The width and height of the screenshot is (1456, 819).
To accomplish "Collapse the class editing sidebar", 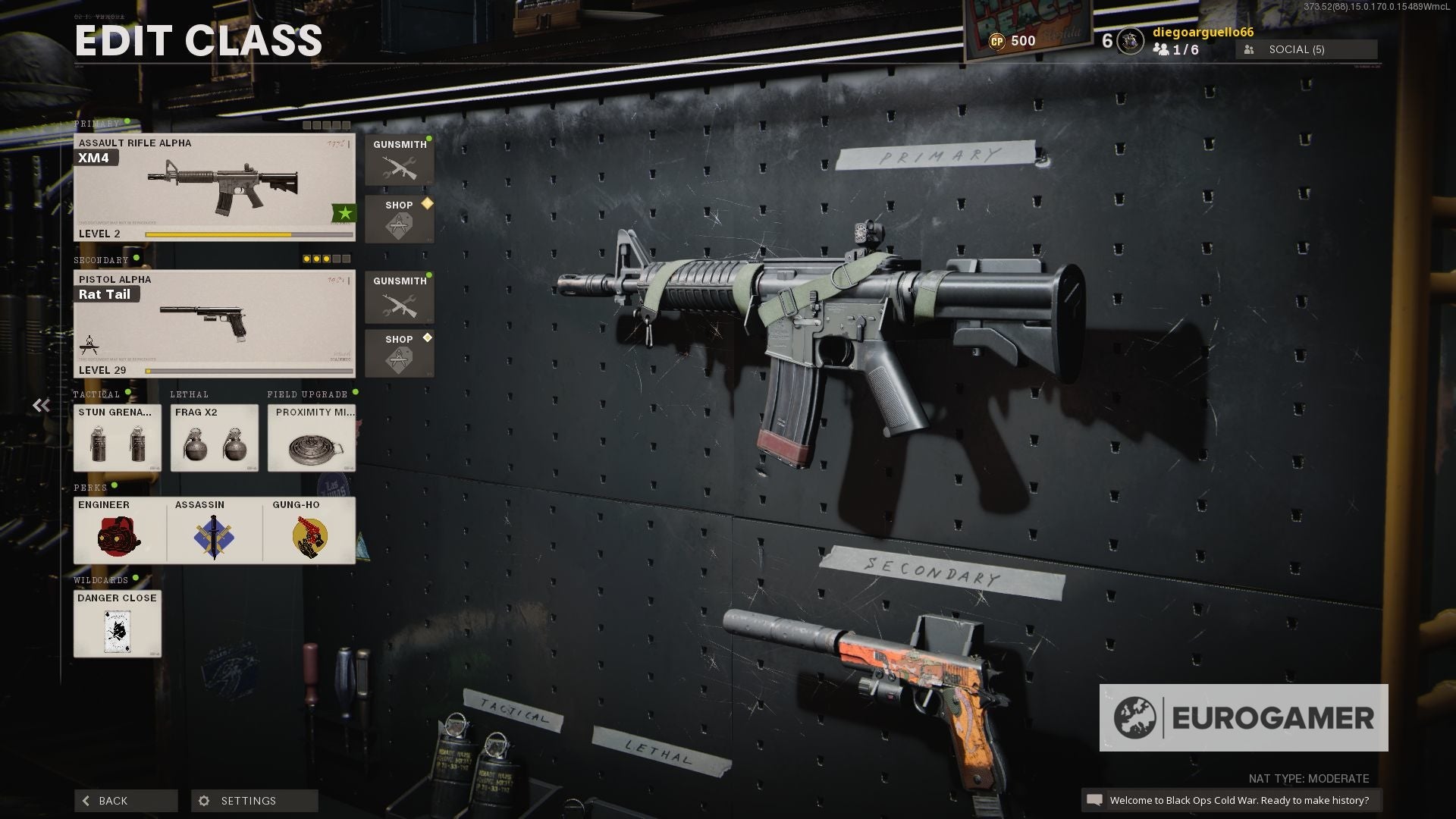I will coord(42,405).
